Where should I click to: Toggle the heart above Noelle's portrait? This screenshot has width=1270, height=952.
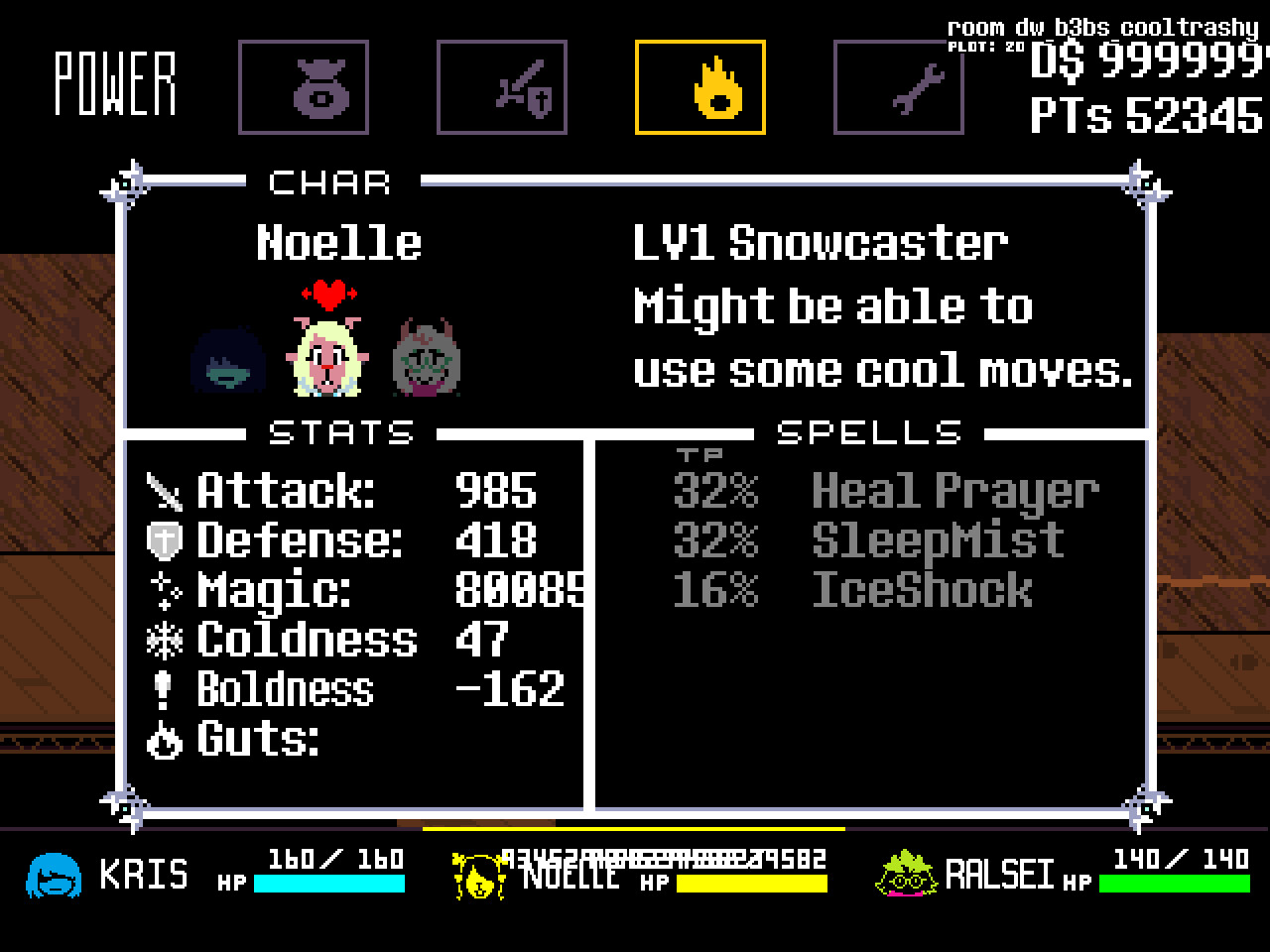point(327,293)
